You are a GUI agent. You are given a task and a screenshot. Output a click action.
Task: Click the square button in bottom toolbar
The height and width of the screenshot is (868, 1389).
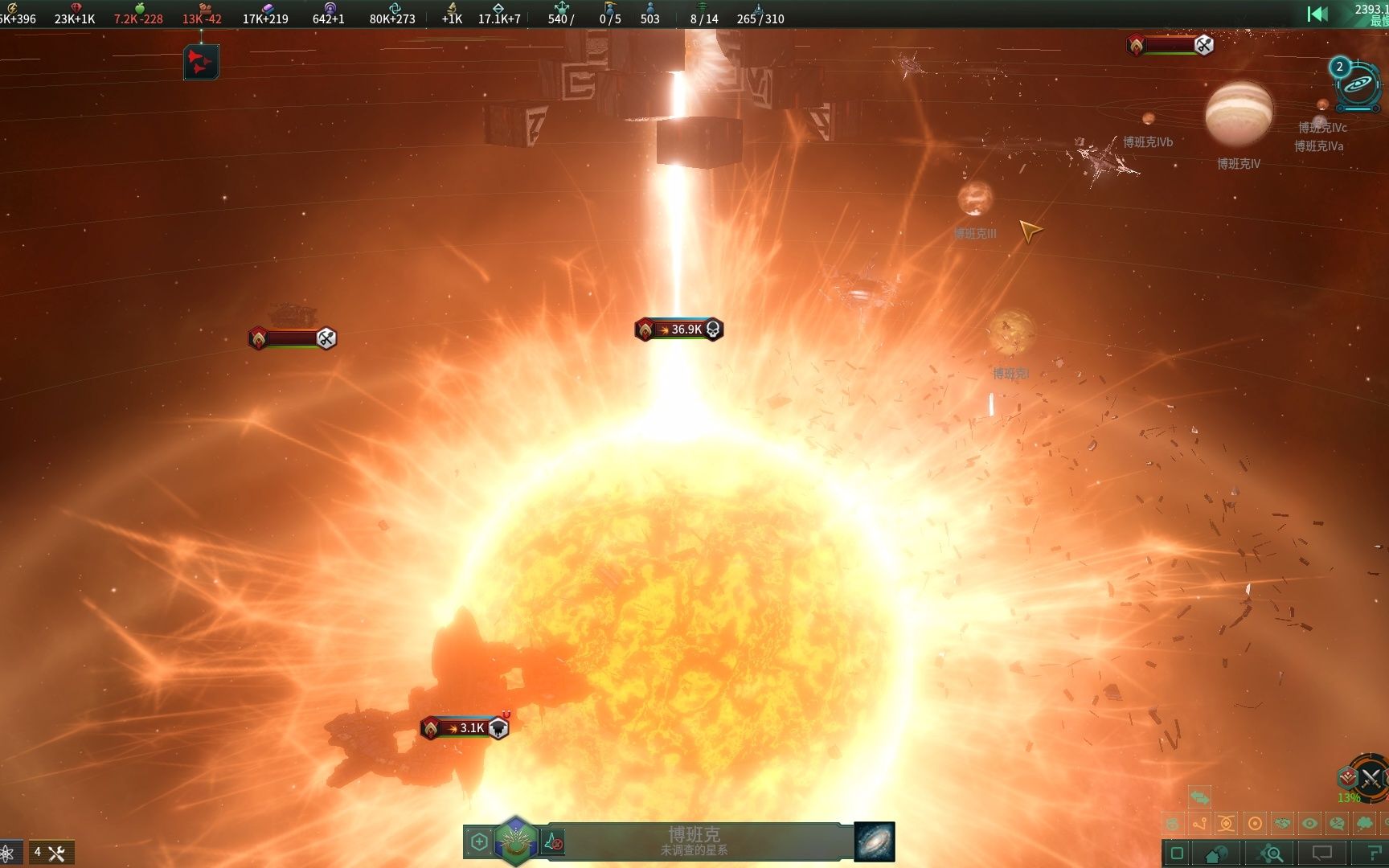tap(1177, 854)
